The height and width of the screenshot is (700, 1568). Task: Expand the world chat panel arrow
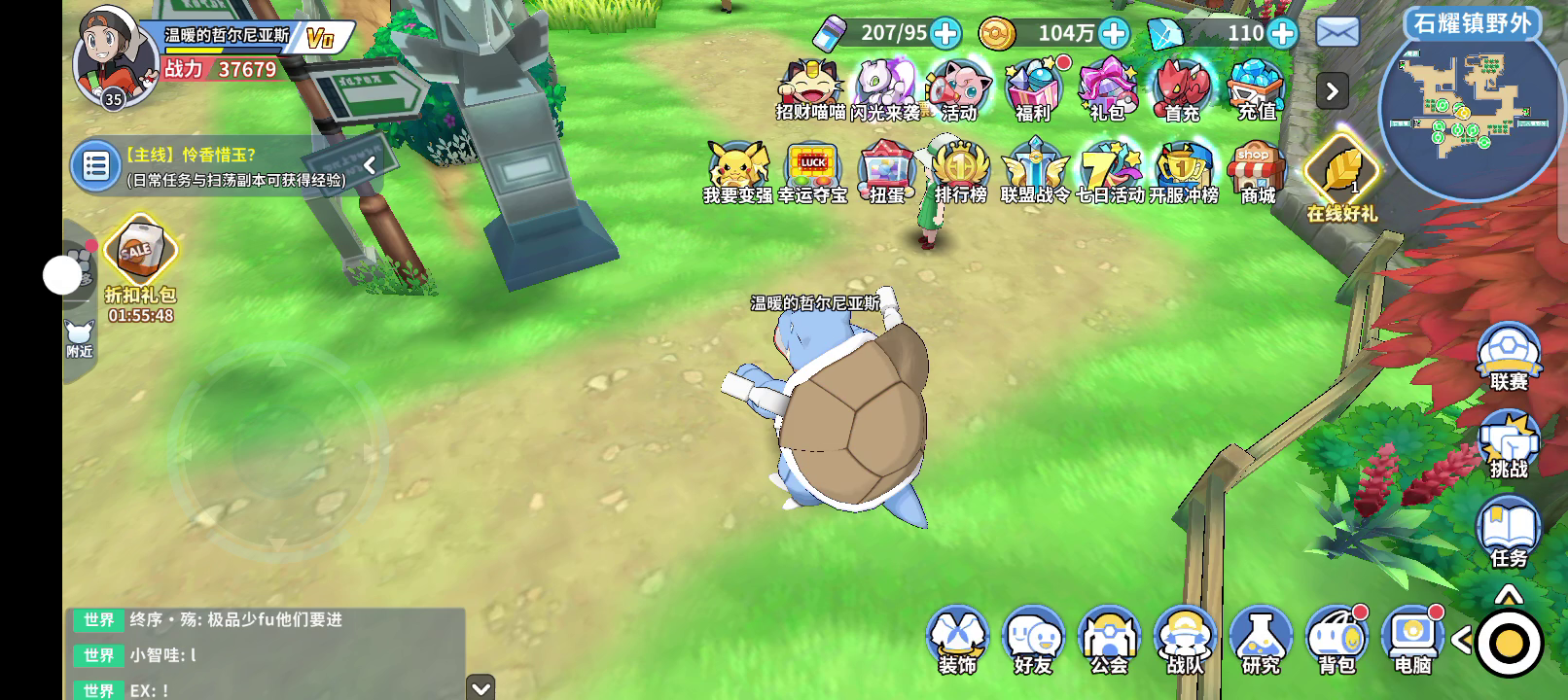coord(481,687)
